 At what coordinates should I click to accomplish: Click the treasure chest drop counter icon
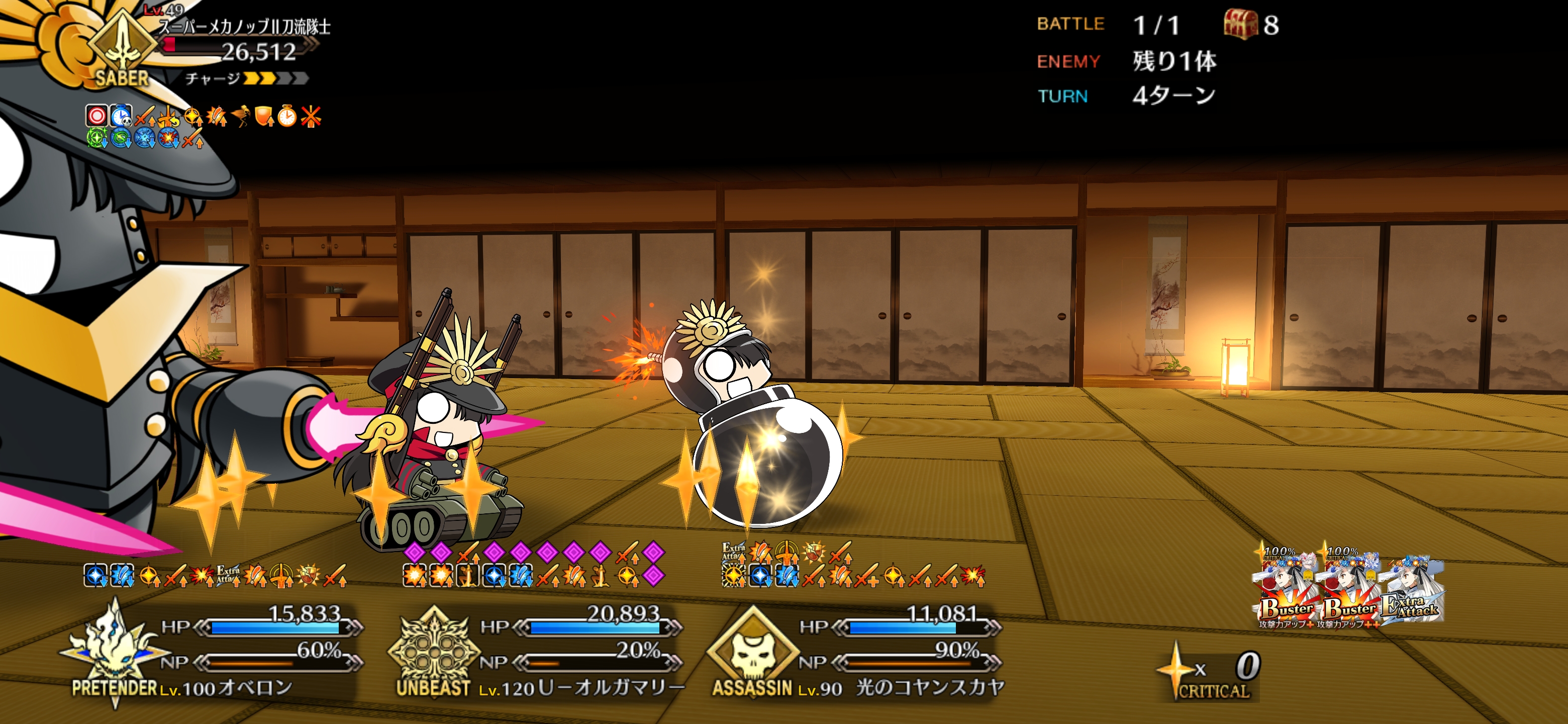point(1240,25)
